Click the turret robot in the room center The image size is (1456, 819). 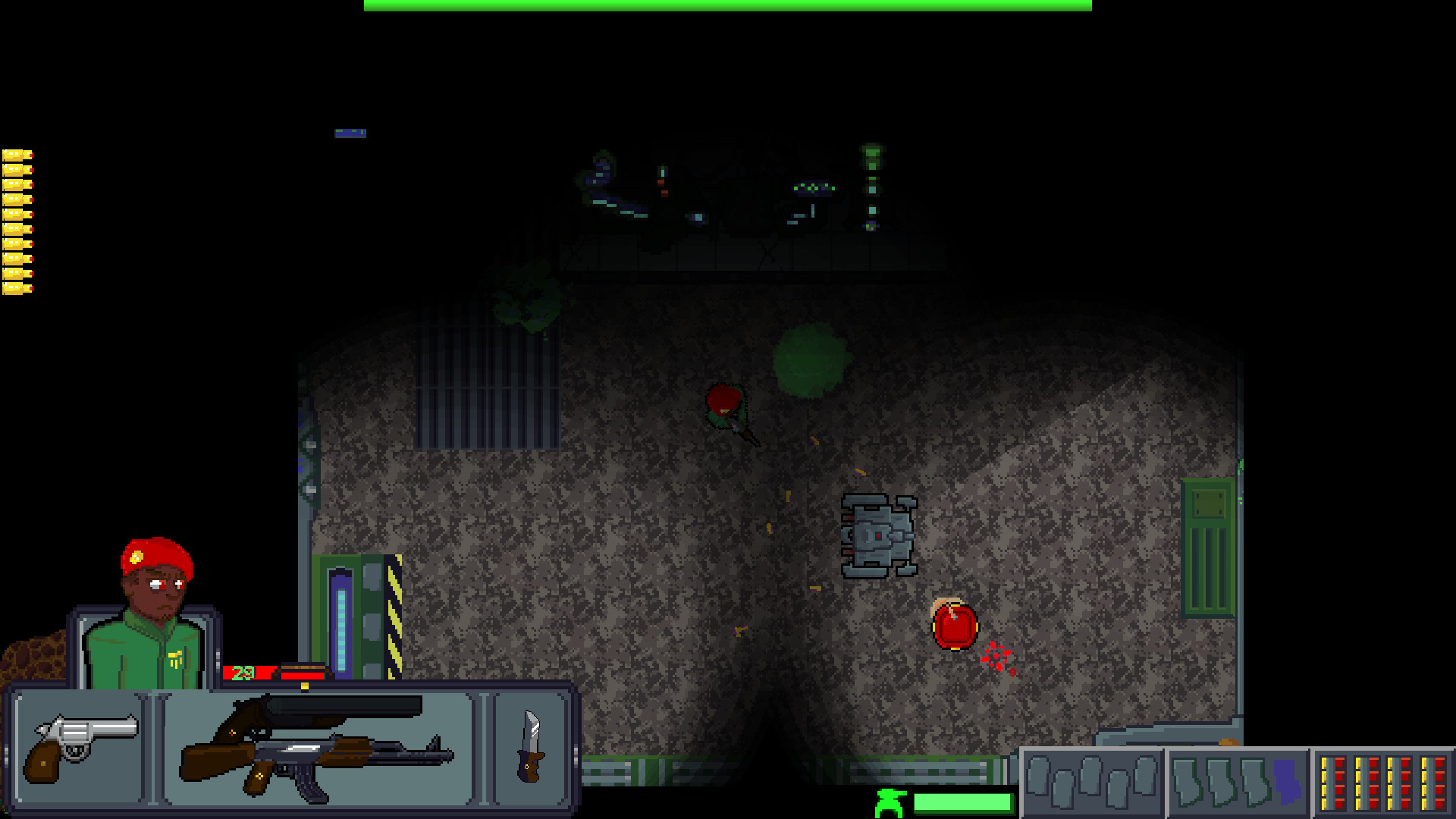(x=880, y=535)
